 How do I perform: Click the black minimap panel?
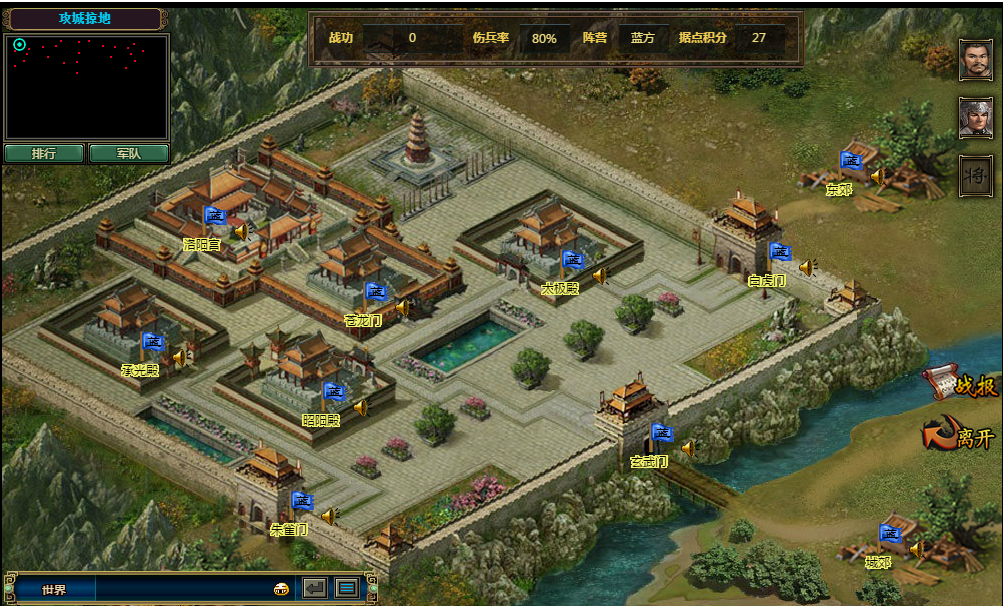pyautogui.click(x=86, y=88)
